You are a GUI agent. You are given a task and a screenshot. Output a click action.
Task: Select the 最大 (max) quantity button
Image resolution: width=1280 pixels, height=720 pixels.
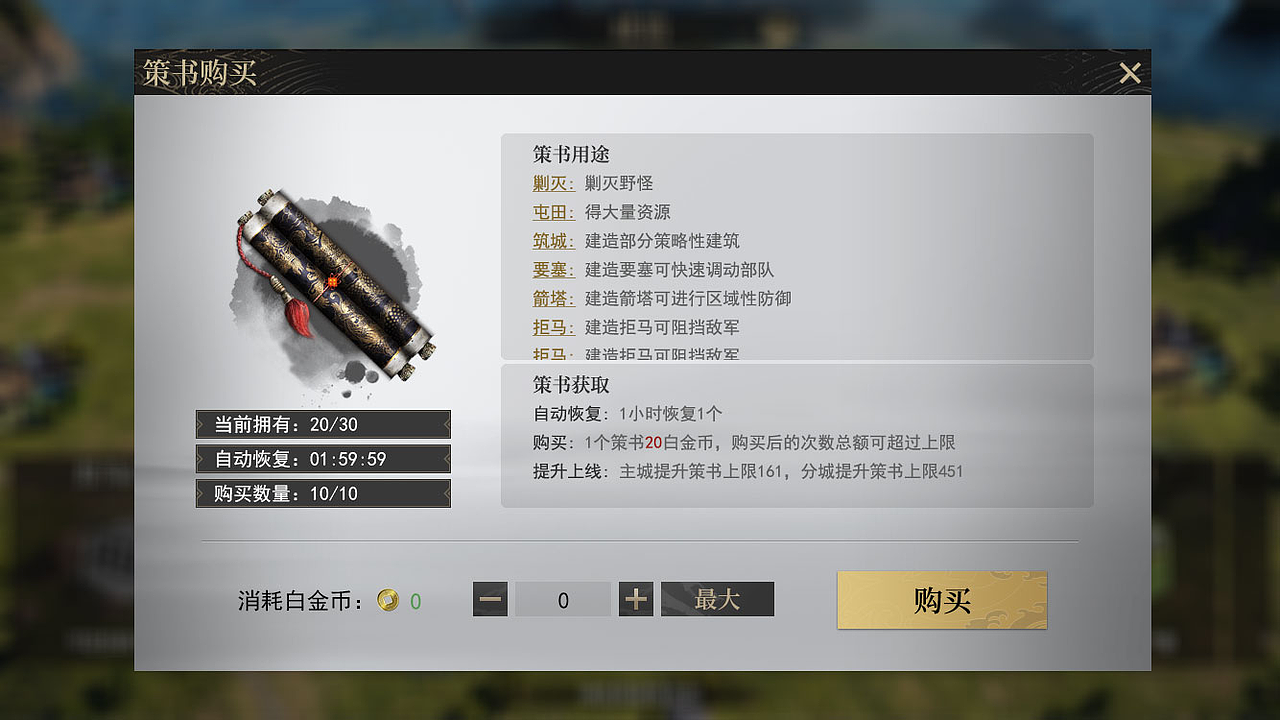tap(717, 599)
